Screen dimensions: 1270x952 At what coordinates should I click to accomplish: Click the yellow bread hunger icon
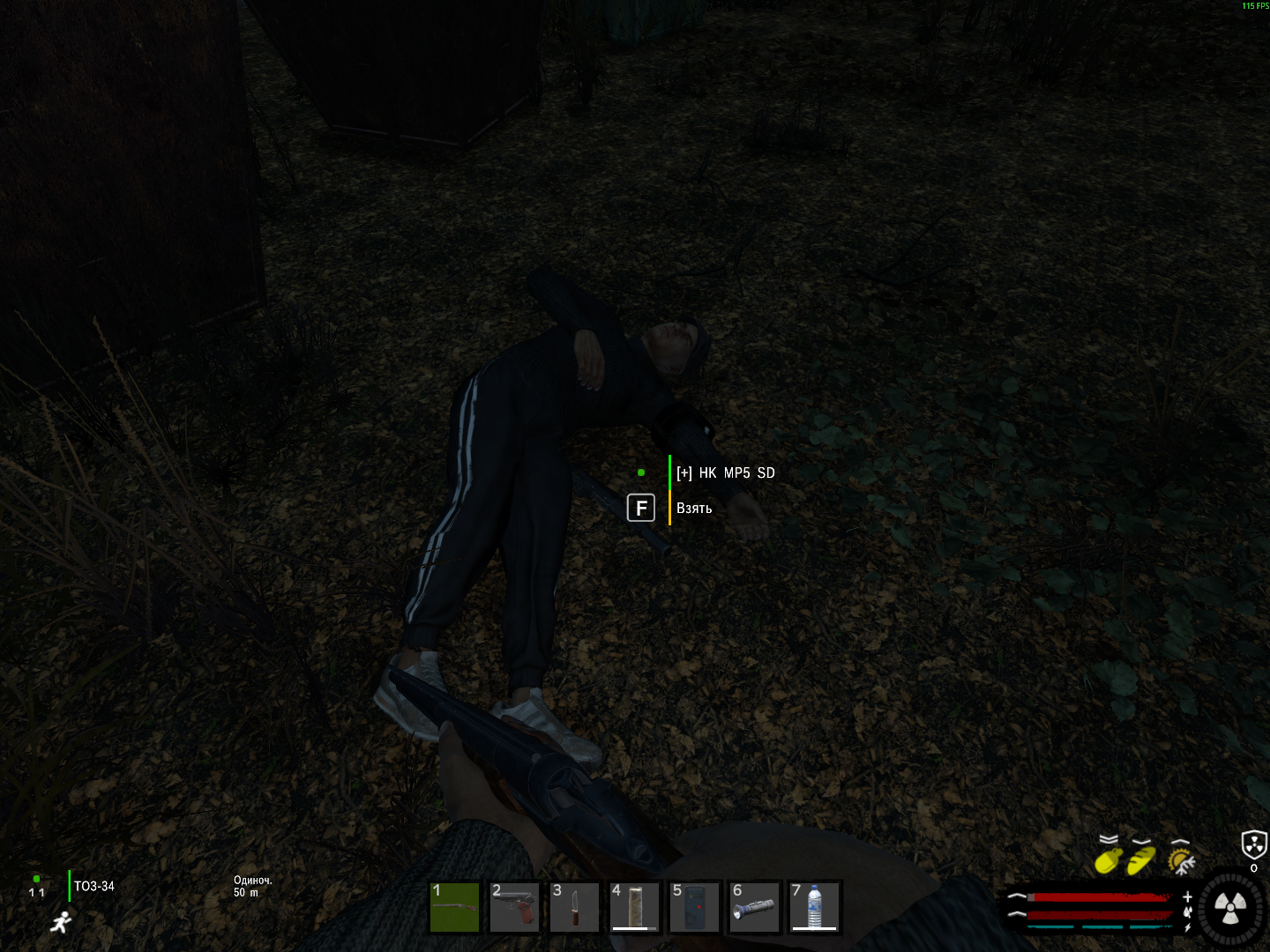[1141, 859]
